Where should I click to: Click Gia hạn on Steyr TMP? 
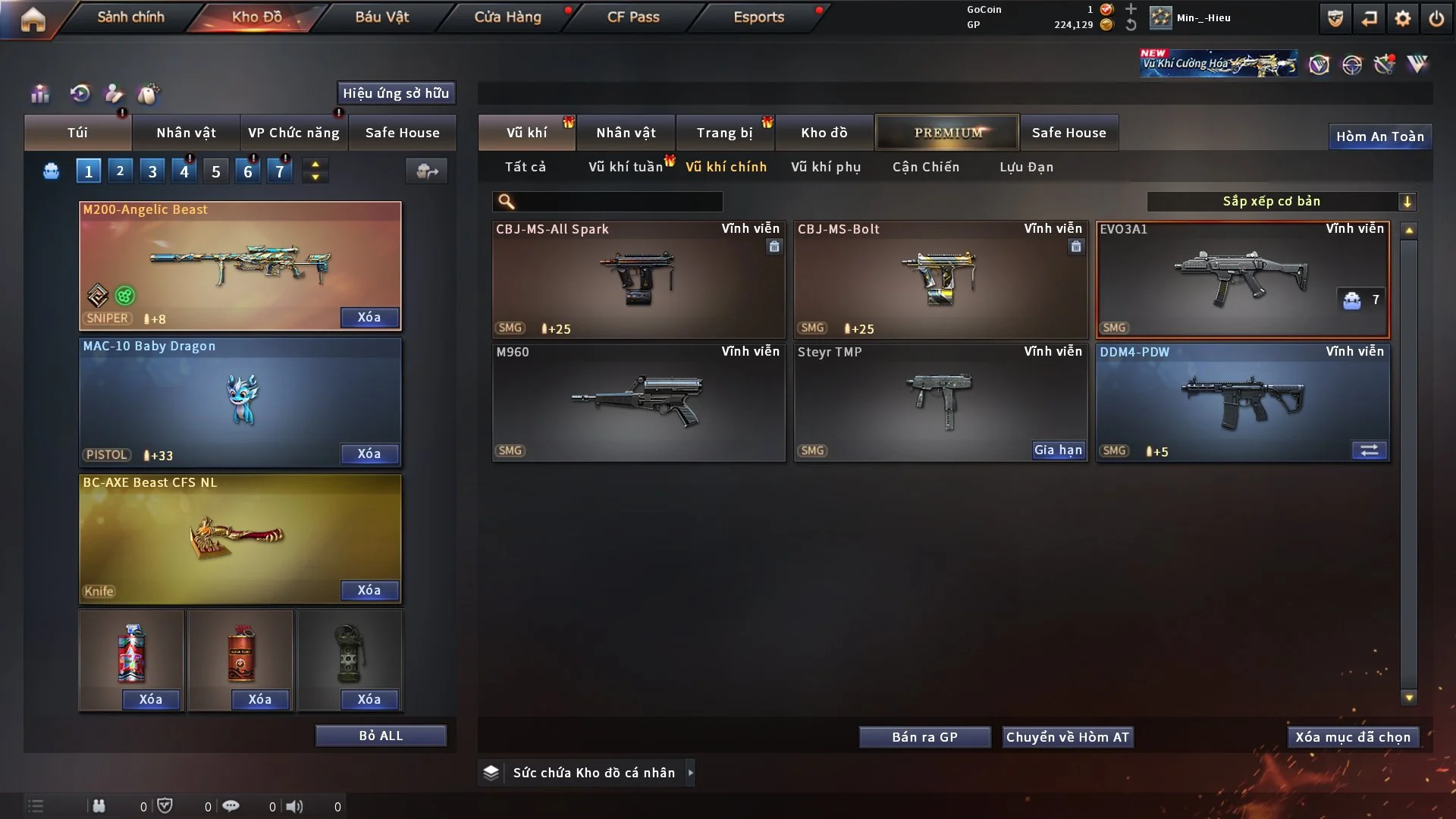point(1058,450)
